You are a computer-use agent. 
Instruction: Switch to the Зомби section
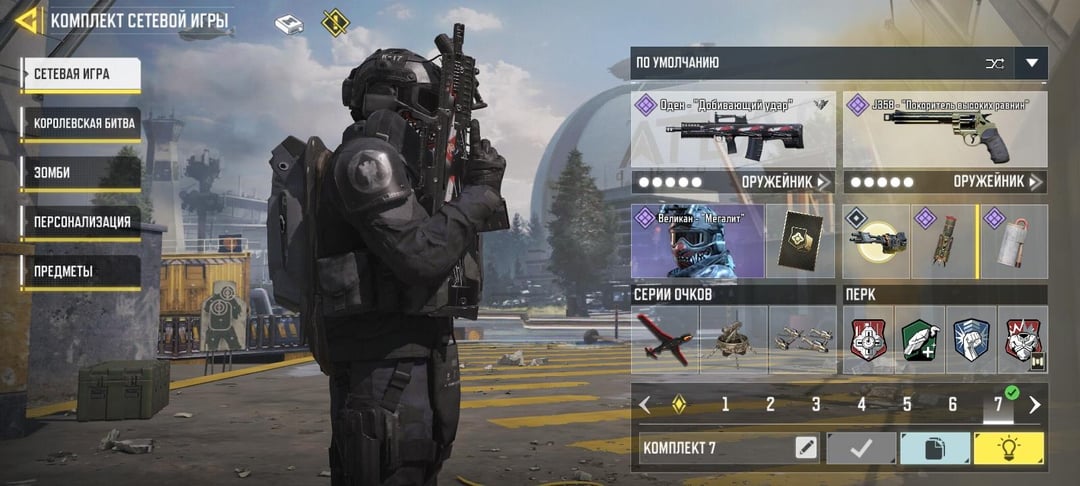point(80,173)
